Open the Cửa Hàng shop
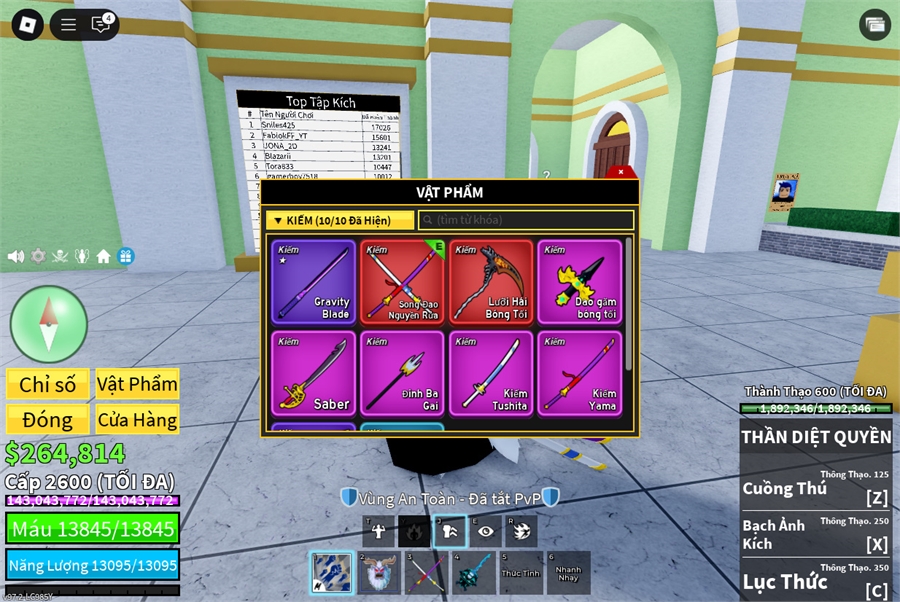900x602 pixels. pos(137,419)
